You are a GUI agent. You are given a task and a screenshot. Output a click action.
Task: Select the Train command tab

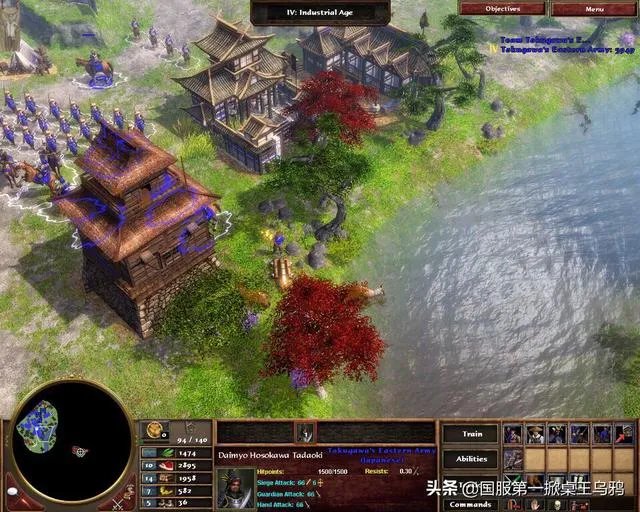tap(470, 434)
